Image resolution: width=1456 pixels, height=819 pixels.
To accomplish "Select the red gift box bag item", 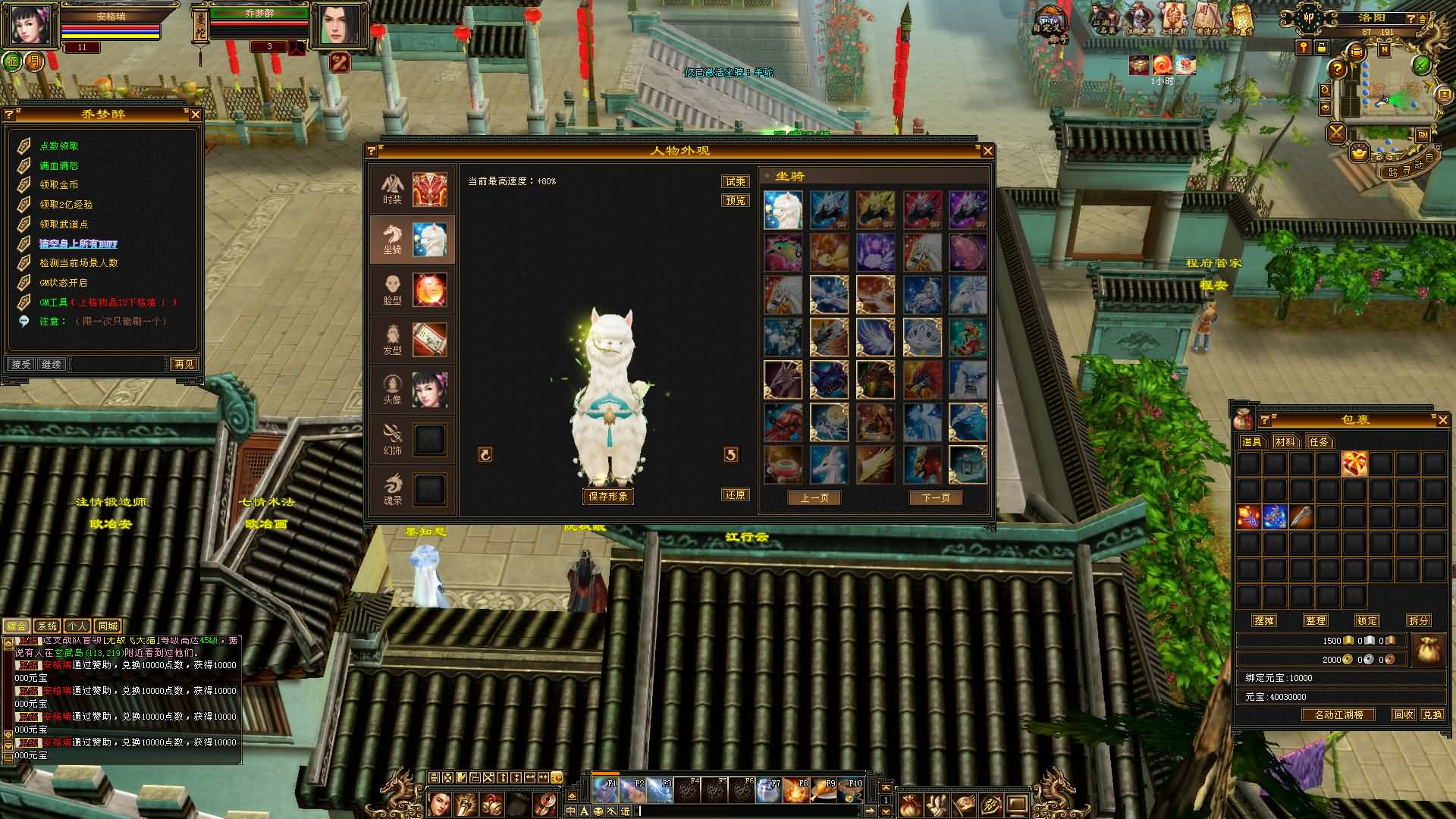I will click(x=1354, y=463).
